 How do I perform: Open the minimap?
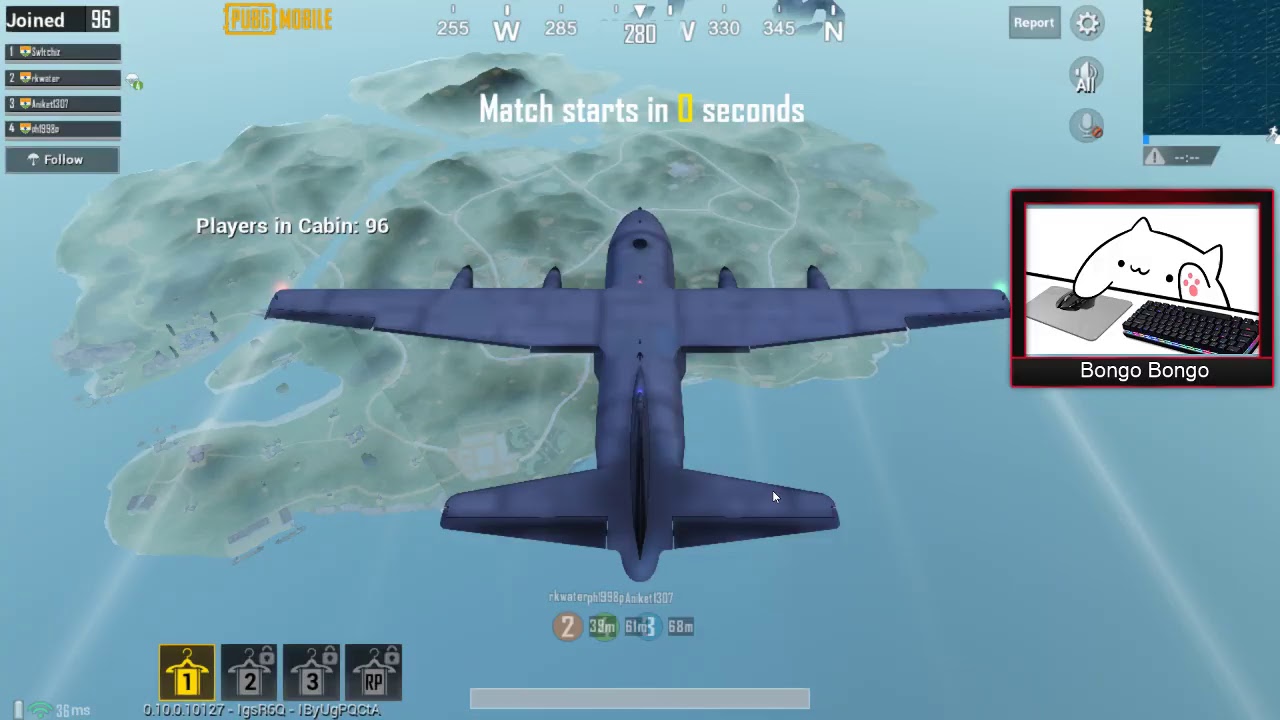(x=1211, y=67)
